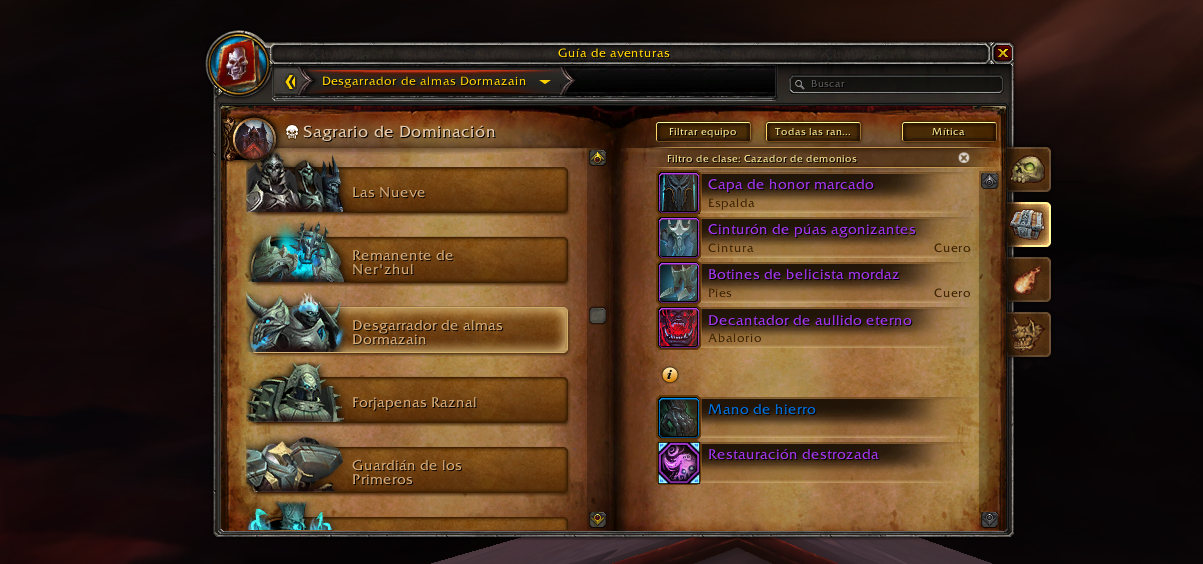The height and width of the screenshot is (564, 1203).
Task: Open the Forjapenas Raznal boss entry
Action: 408,401
